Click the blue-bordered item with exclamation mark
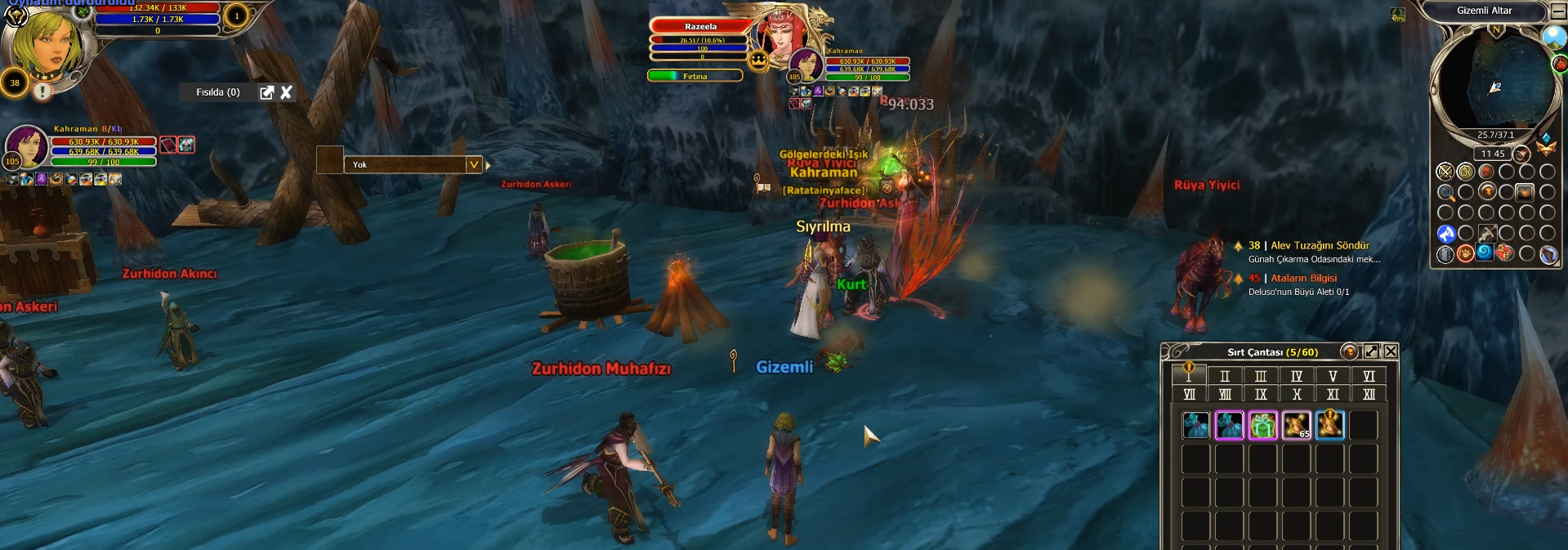 (1329, 426)
